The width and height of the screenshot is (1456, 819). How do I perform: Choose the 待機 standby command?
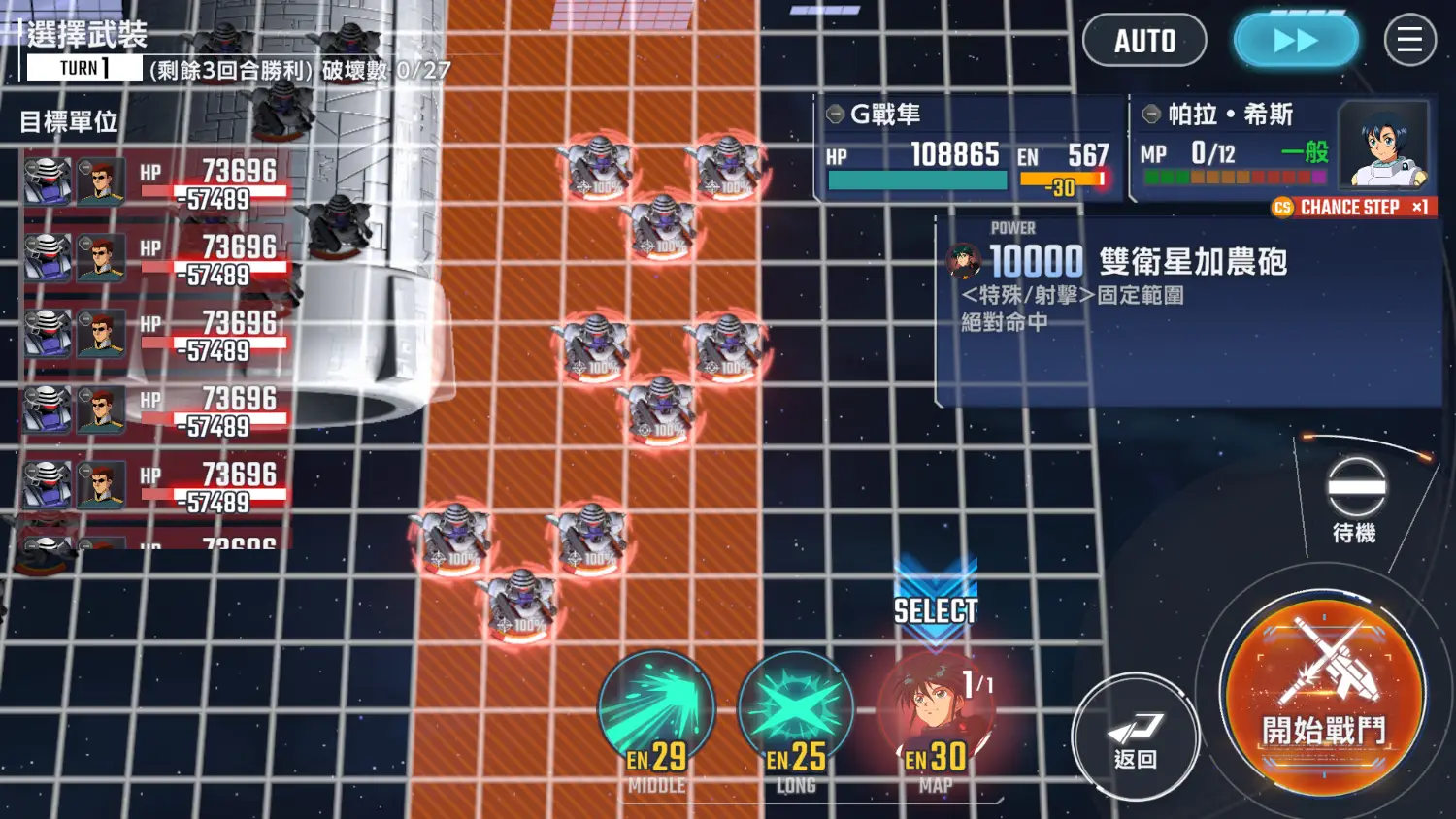point(1355,500)
